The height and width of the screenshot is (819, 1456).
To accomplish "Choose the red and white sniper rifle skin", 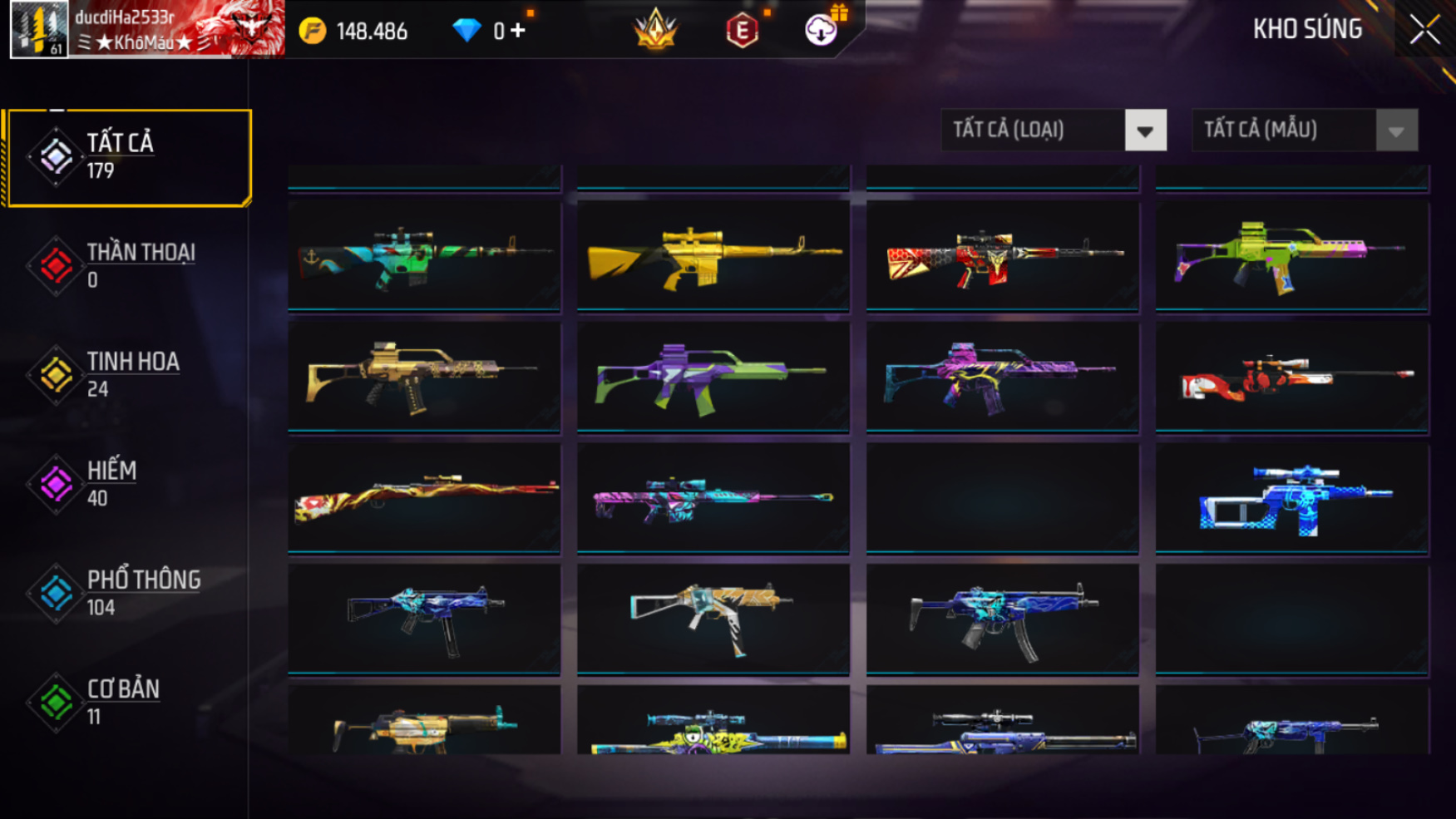I will (1291, 377).
